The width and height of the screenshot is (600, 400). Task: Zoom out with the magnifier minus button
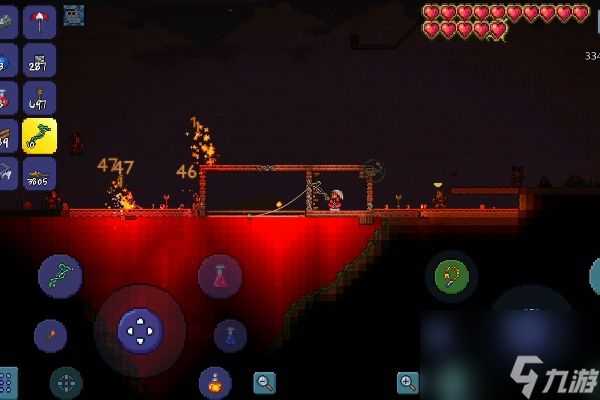click(265, 381)
